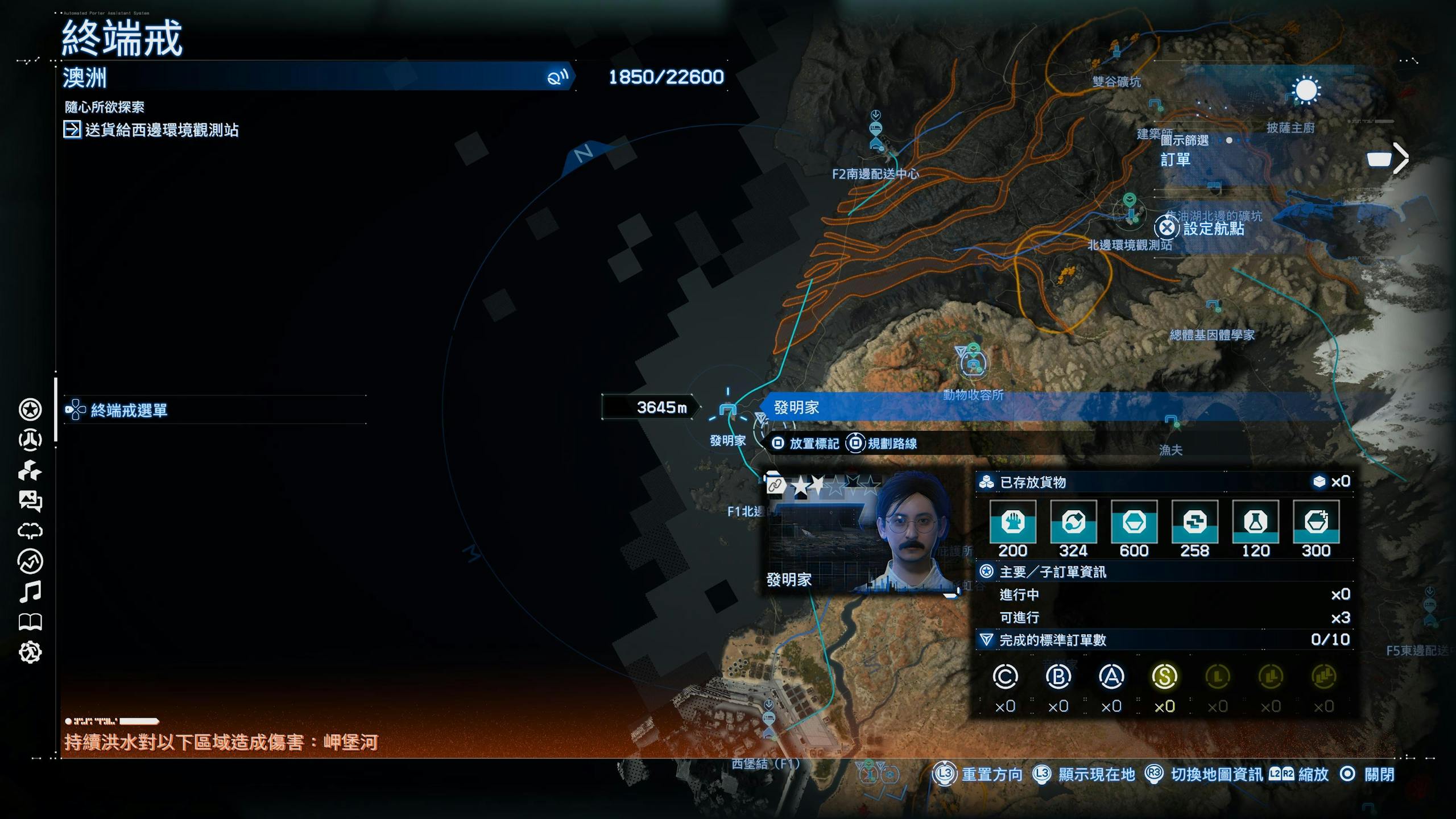
Task: Select the 漁夫 shelter marker
Action: click(1171, 421)
